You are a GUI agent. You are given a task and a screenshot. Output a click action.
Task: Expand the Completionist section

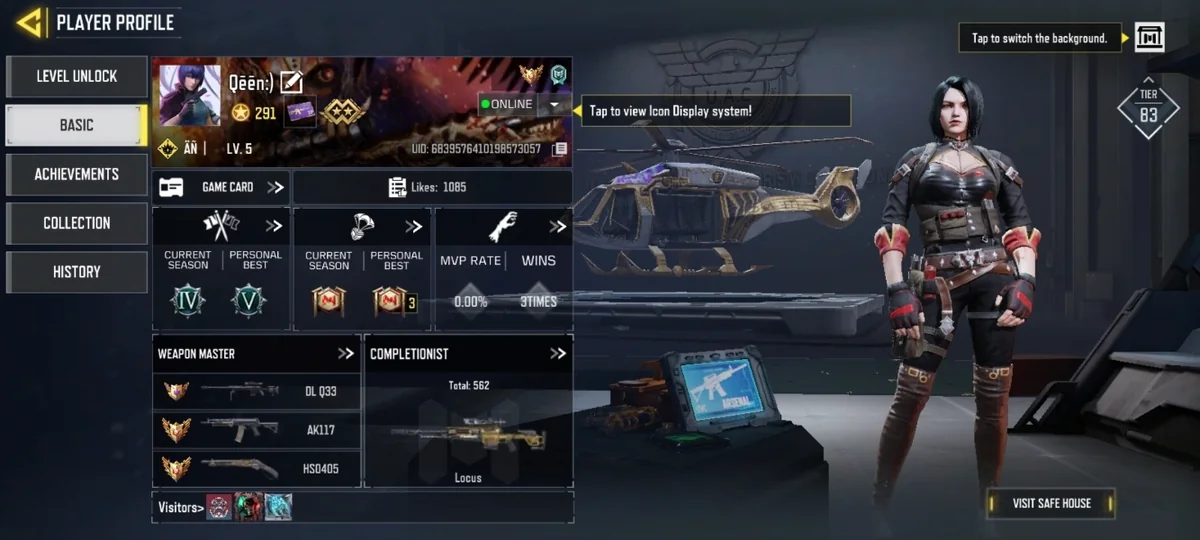[x=557, y=354]
